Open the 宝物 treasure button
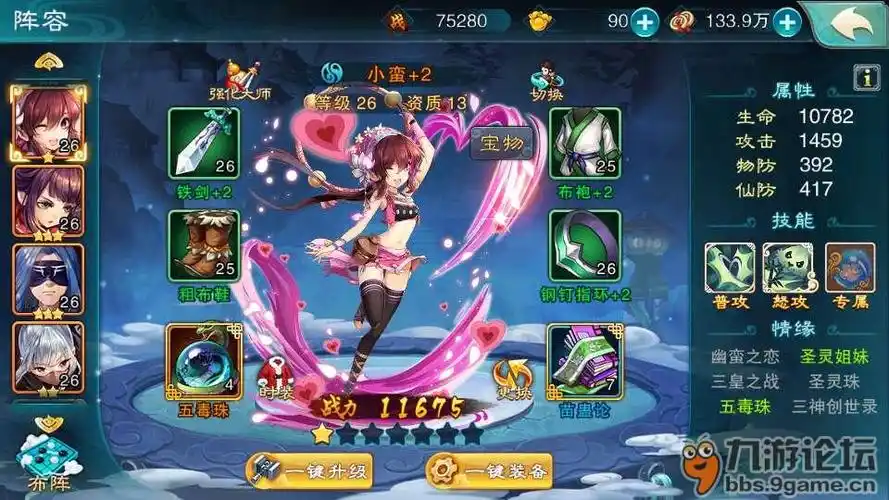Image resolution: width=889 pixels, height=500 pixels. point(502,144)
